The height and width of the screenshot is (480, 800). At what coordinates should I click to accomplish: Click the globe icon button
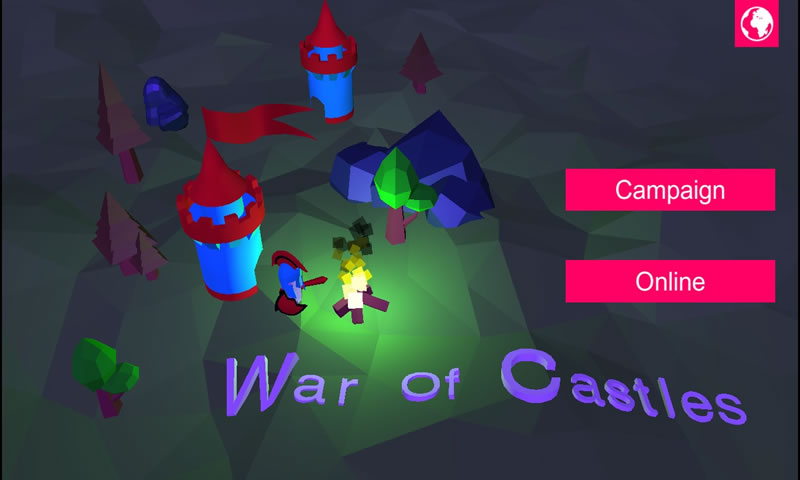pos(756,24)
